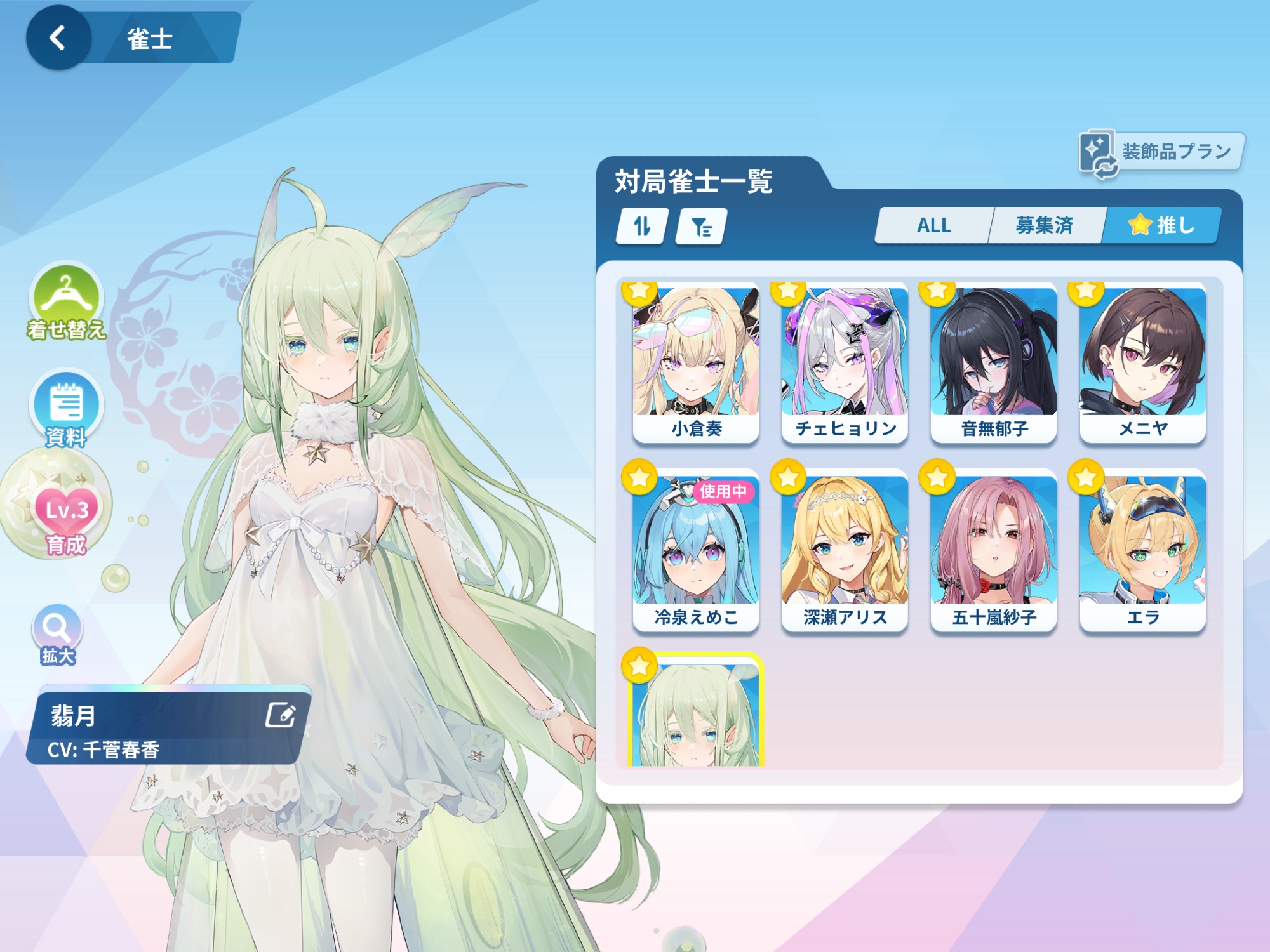
Task: Go back with the arrow button
Action: [x=58, y=38]
